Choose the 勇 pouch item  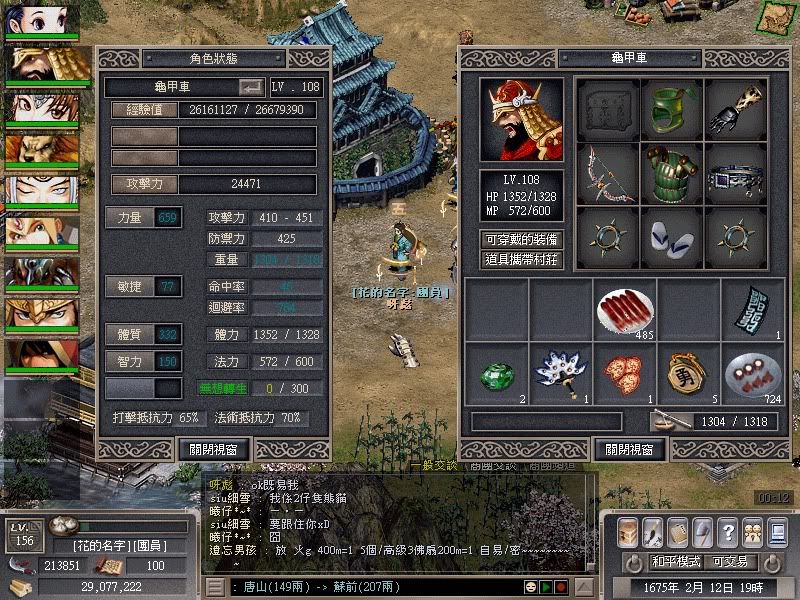click(689, 373)
